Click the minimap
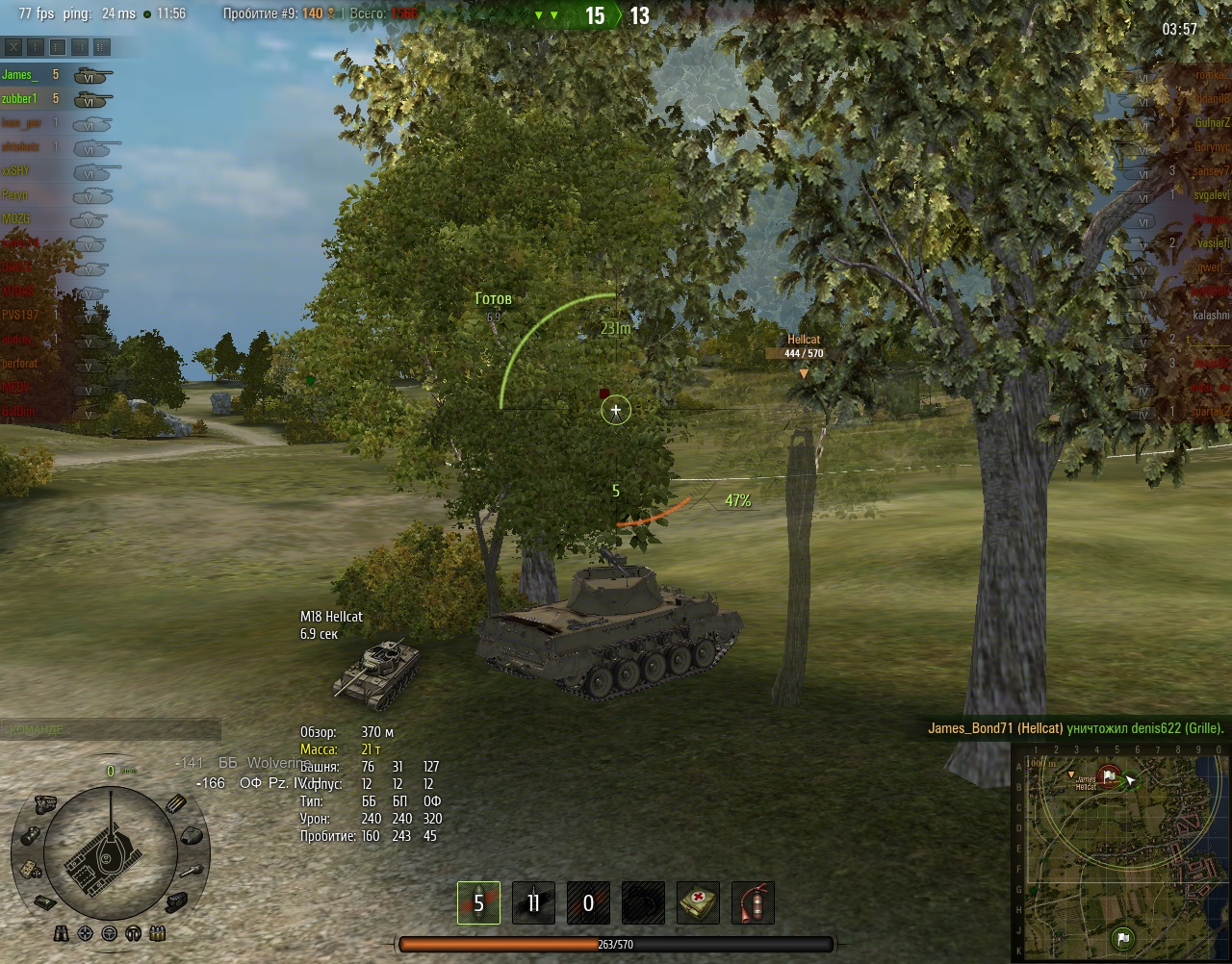 click(1122, 854)
